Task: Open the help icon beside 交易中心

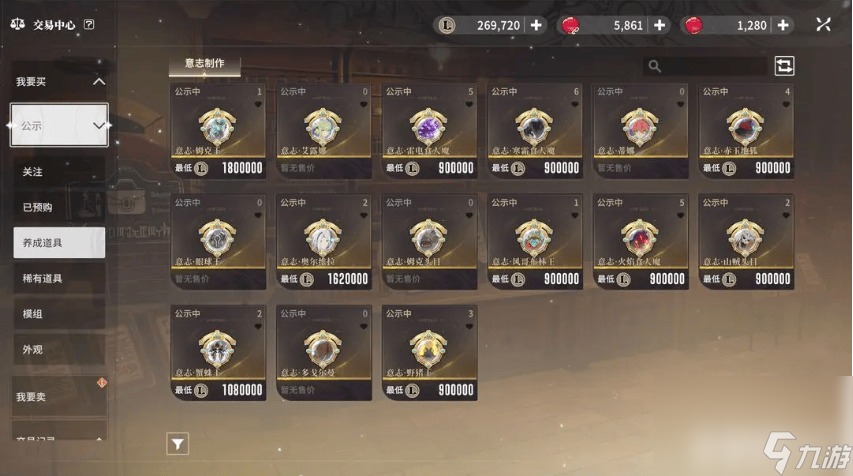Action: point(89,25)
